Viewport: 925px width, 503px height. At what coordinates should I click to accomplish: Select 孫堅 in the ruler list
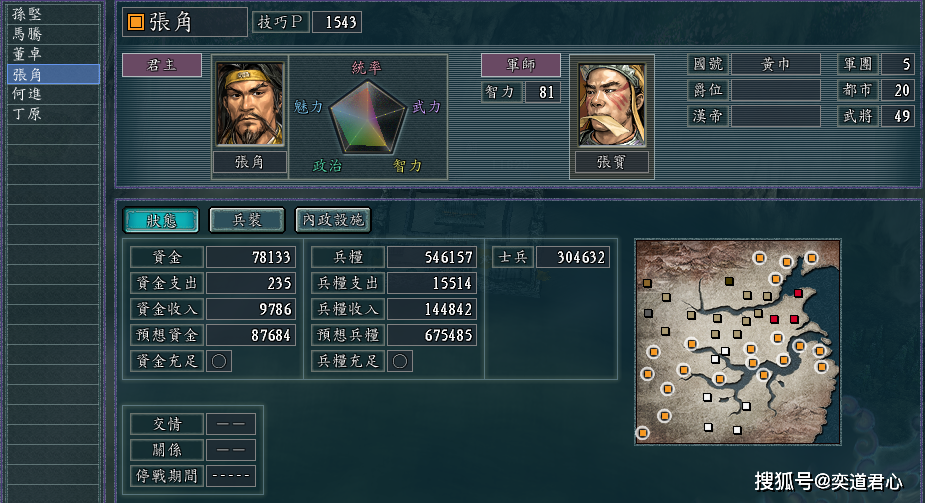tap(52, 14)
